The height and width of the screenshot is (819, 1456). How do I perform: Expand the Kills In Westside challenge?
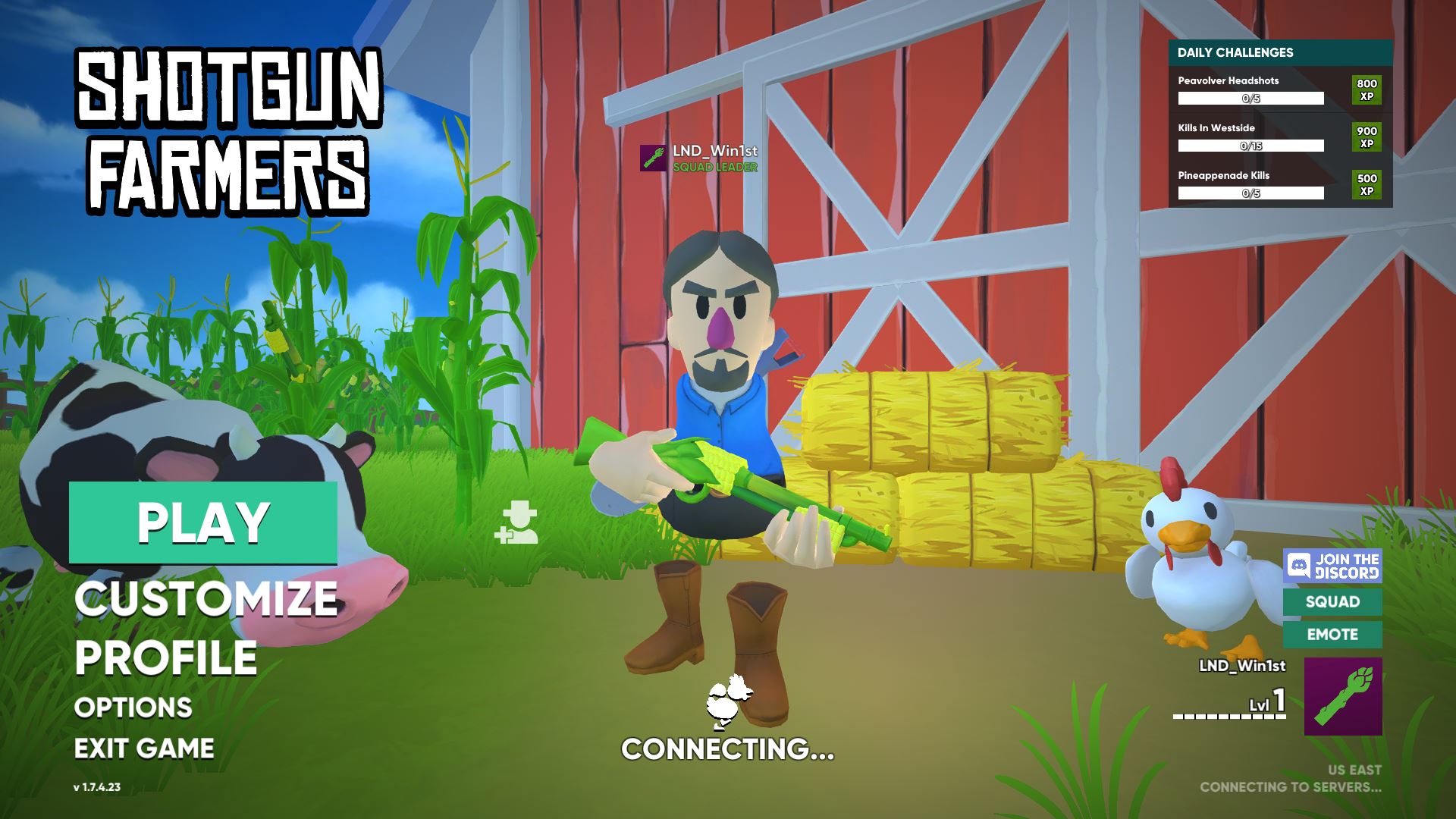pos(1247,136)
